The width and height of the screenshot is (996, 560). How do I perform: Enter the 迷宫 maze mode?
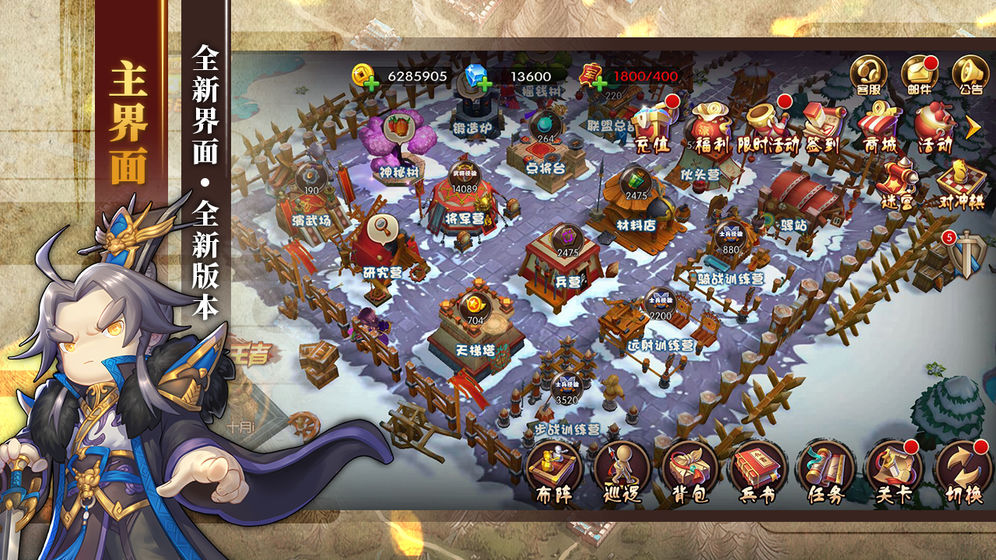[898, 181]
